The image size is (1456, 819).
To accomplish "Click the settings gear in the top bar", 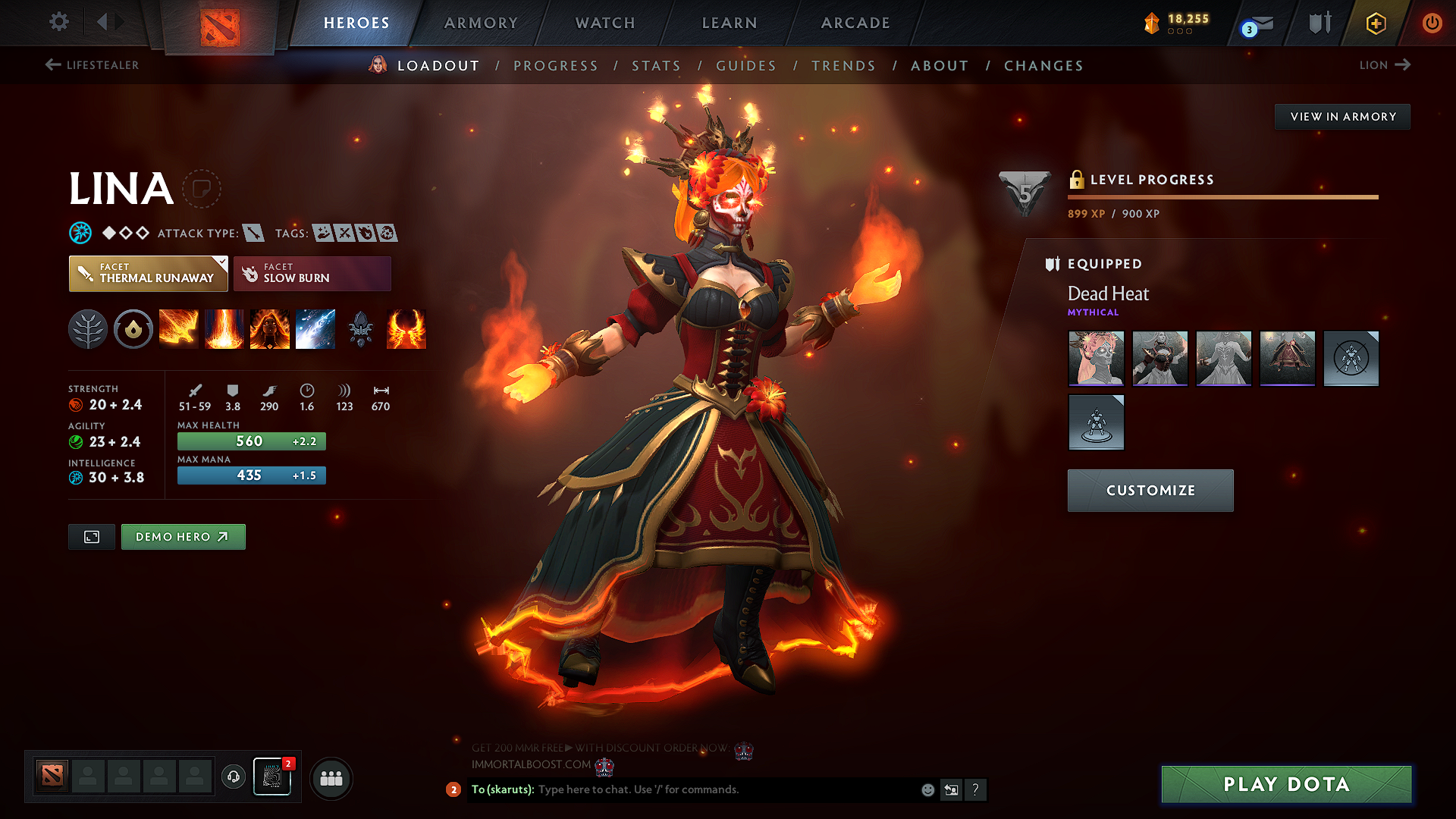I will [58, 22].
